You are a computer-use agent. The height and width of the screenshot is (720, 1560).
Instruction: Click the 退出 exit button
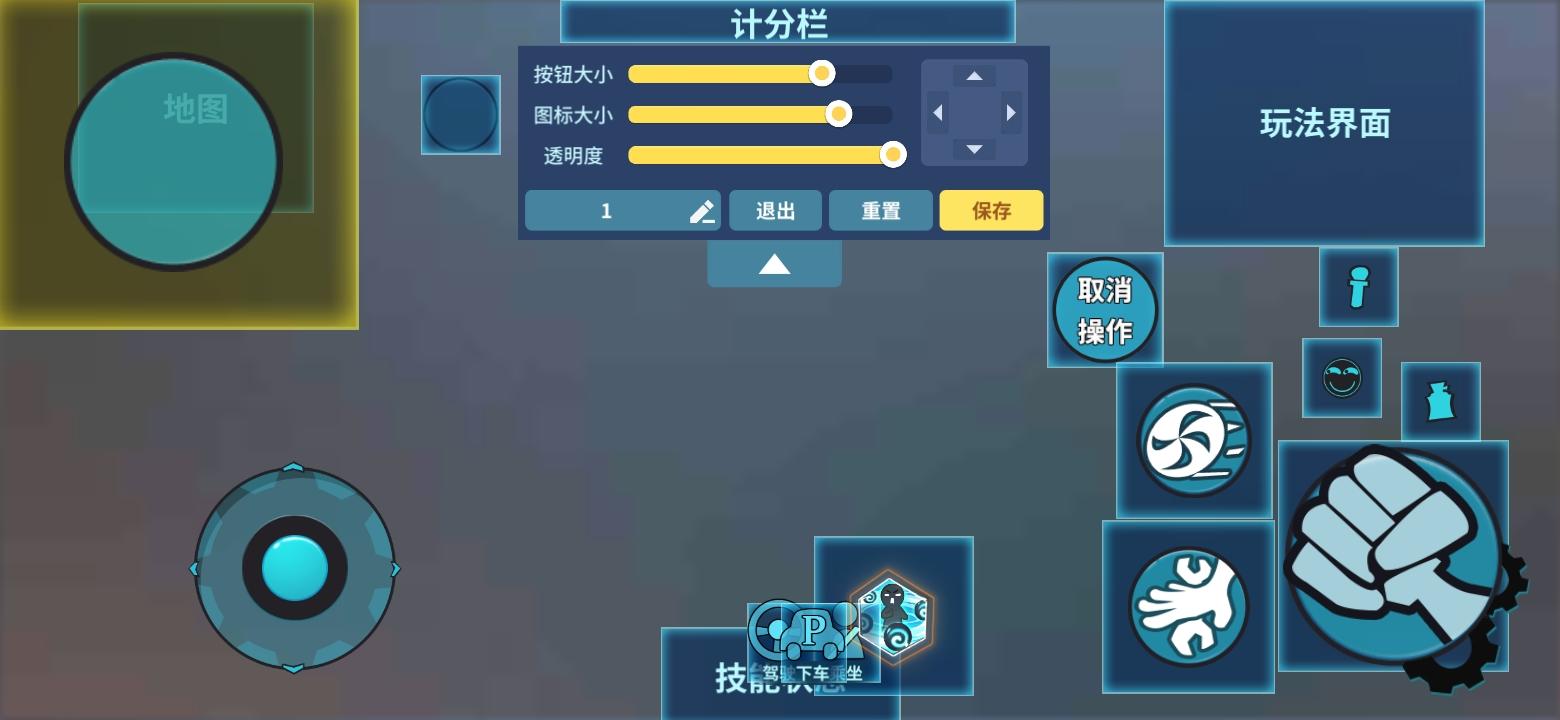pyautogui.click(x=775, y=210)
